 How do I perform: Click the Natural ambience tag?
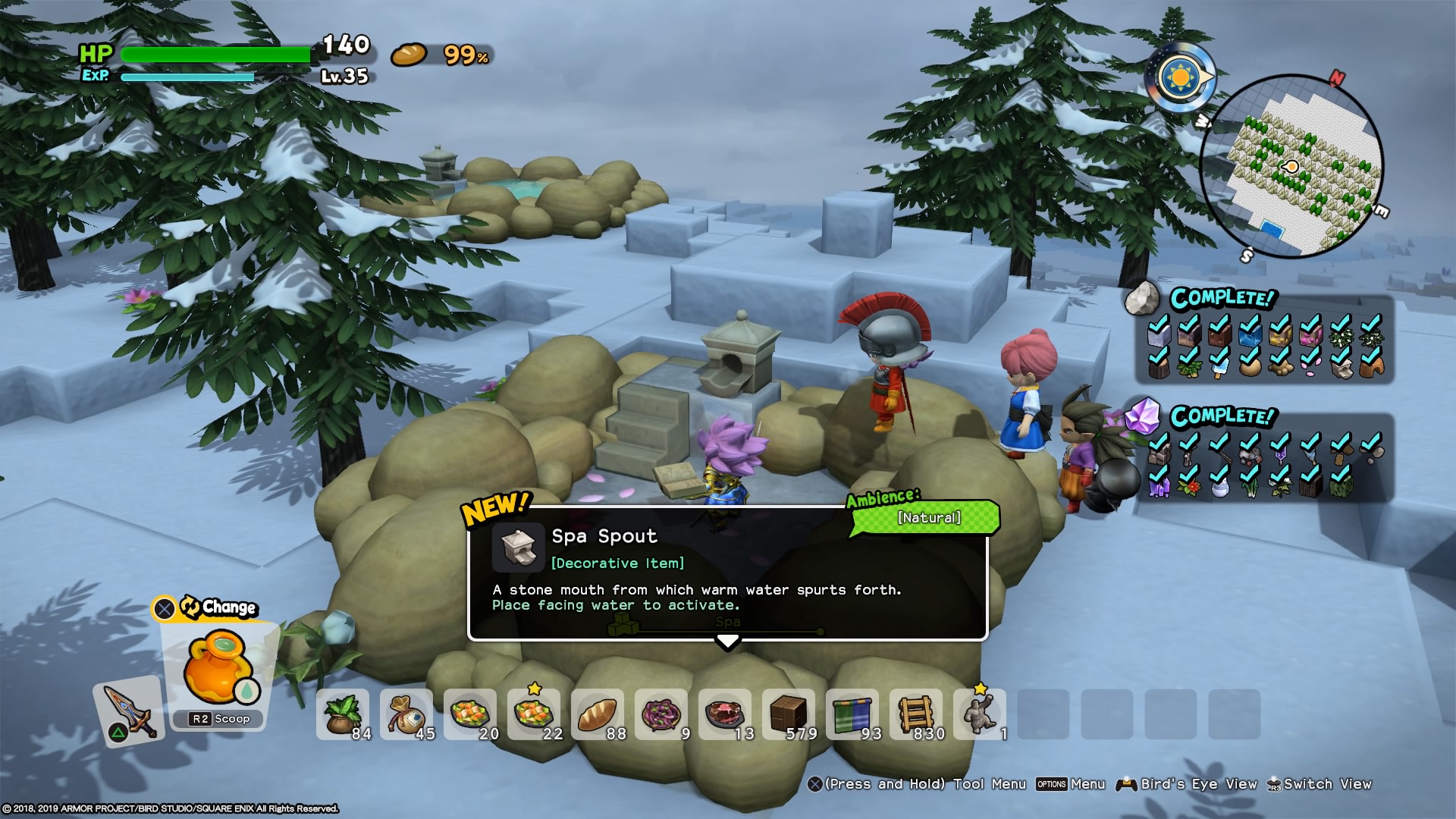[x=928, y=518]
